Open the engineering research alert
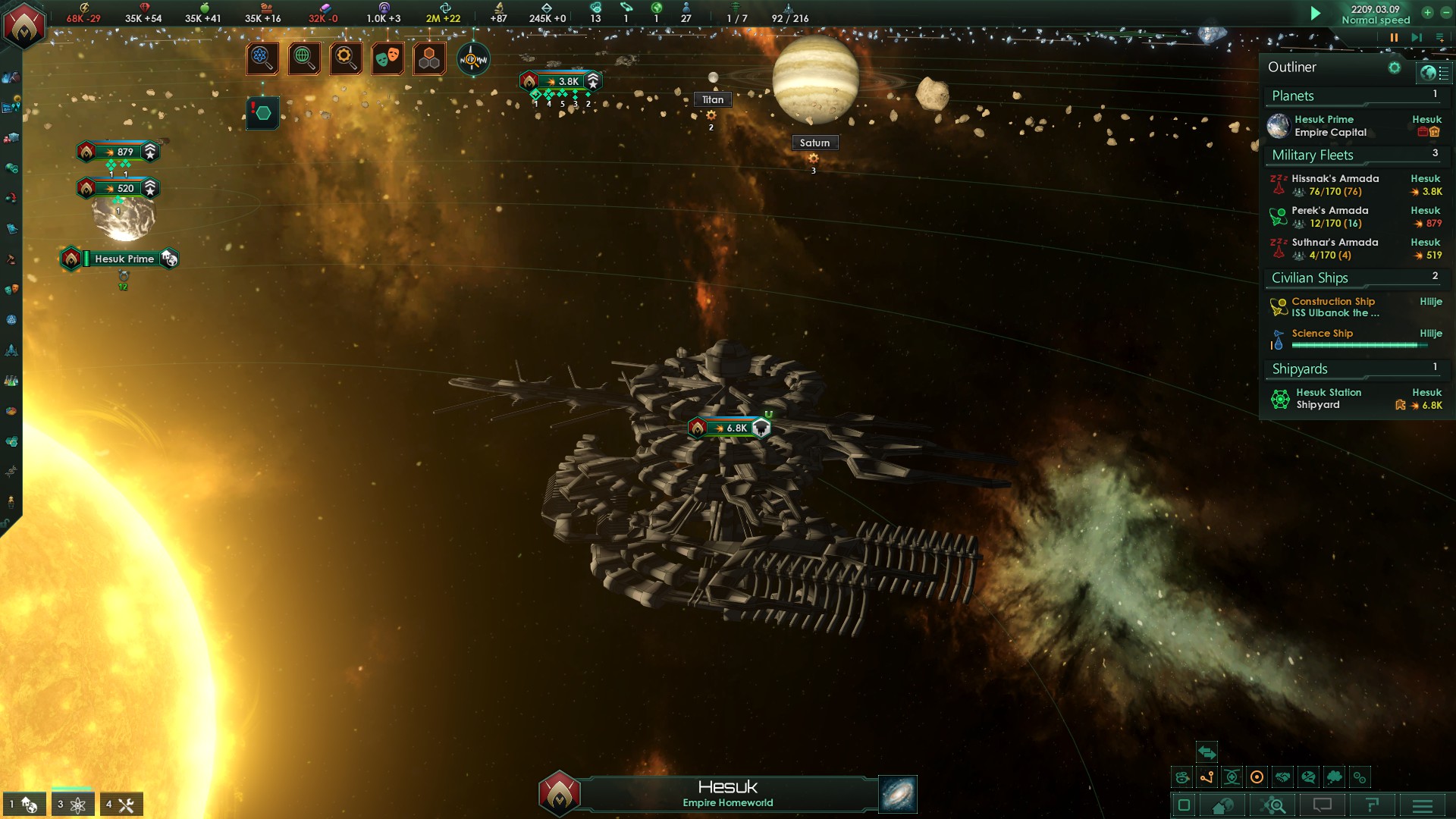1456x819 pixels. 346,58
